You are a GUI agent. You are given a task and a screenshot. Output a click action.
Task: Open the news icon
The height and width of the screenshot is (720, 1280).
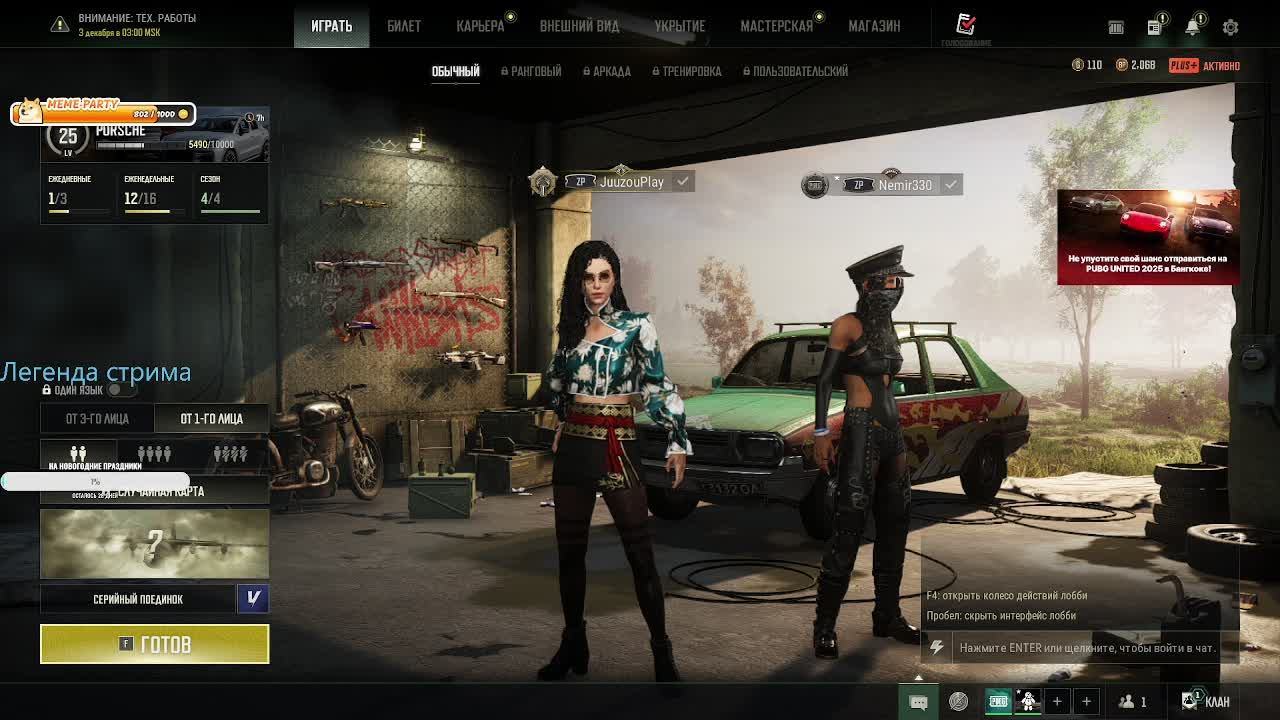point(1154,27)
